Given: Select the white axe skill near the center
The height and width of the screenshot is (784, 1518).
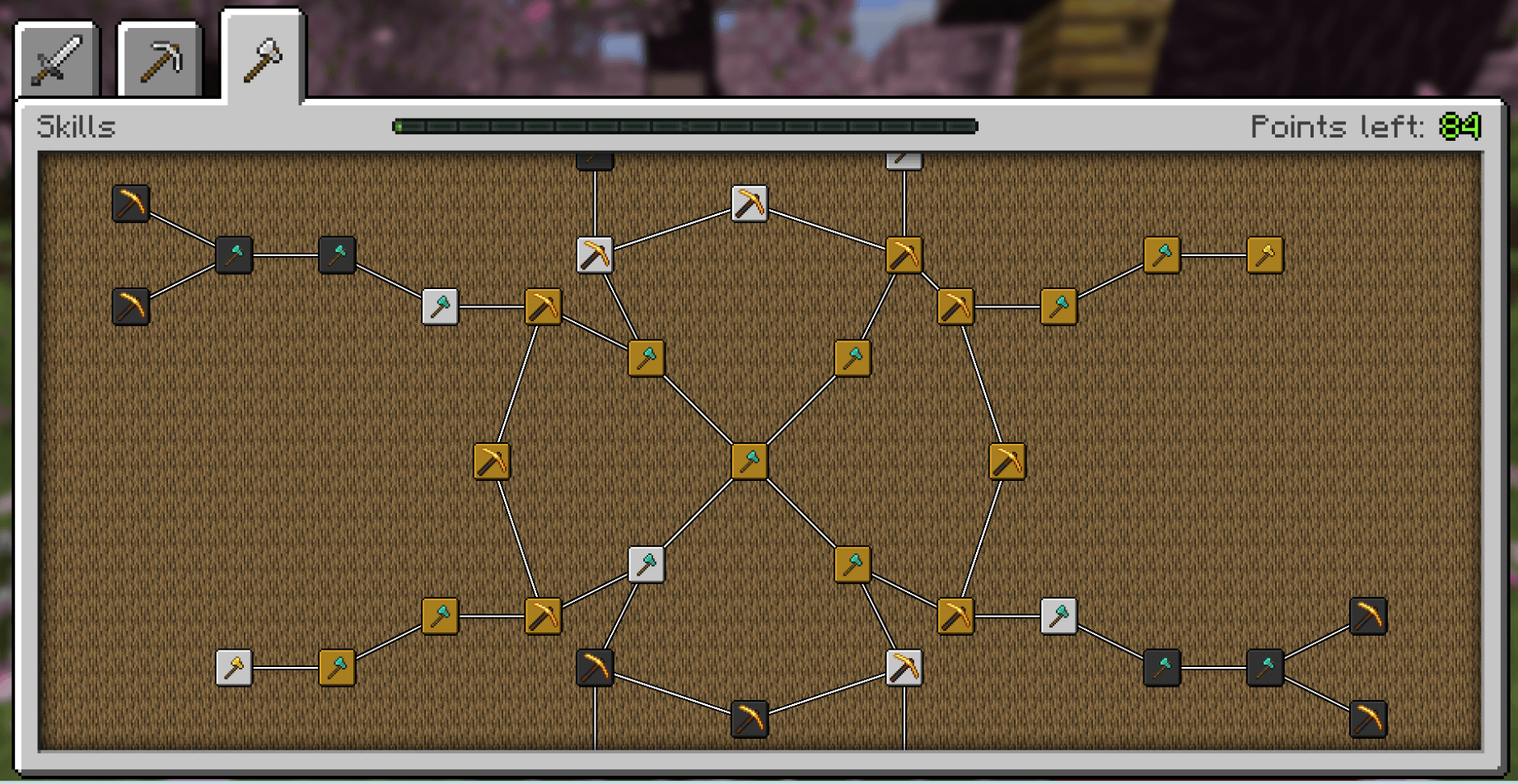Looking at the screenshot, I should tap(647, 563).
